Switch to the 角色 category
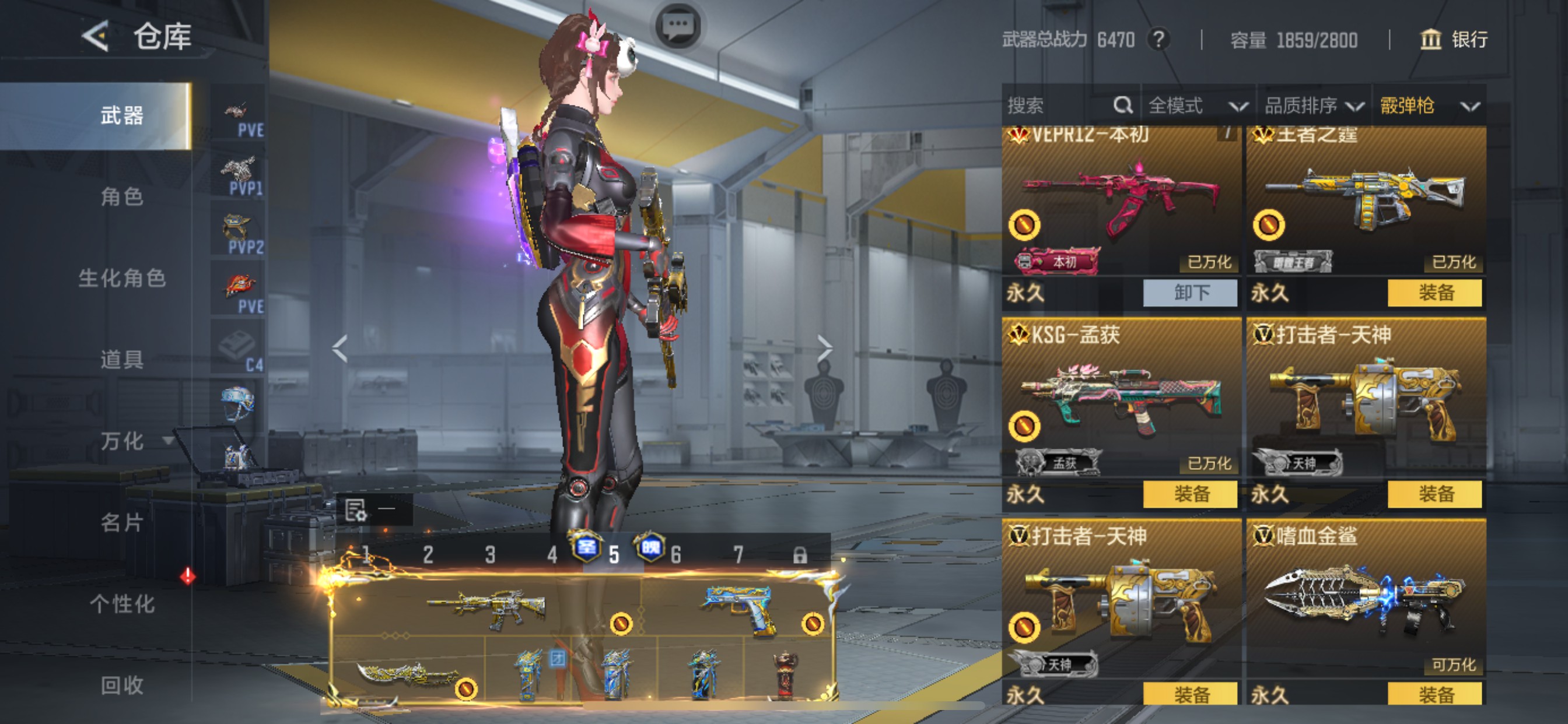This screenshot has height=724, width=1568. pos(122,196)
